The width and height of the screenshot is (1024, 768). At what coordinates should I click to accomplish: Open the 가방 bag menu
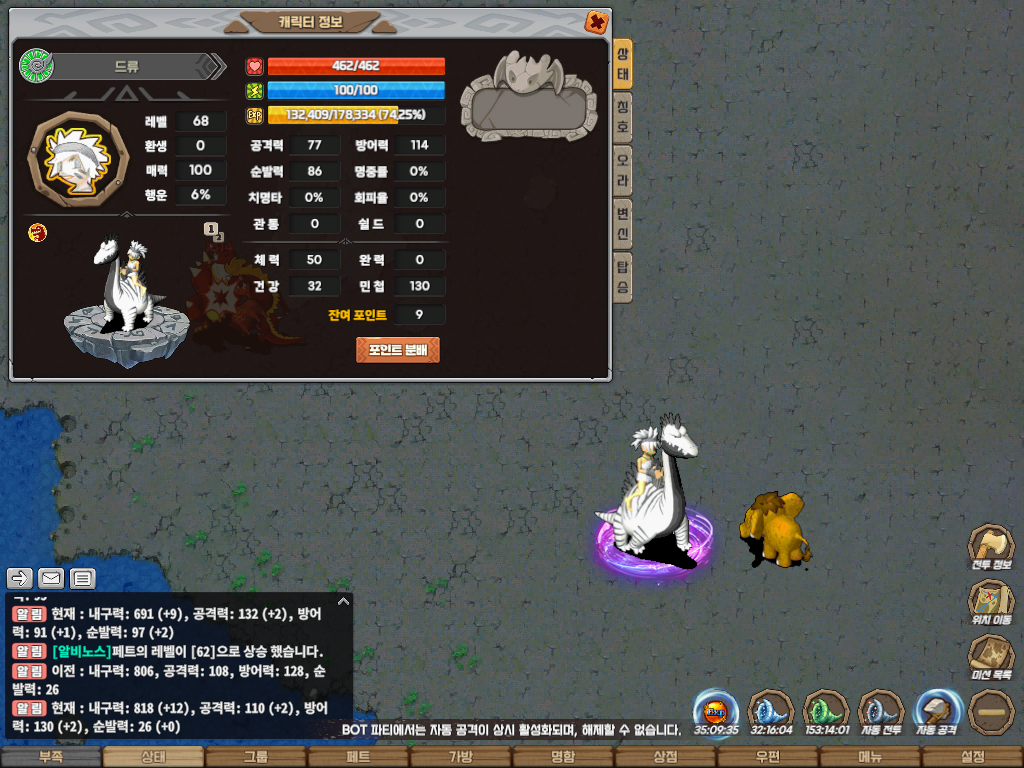[460, 757]
